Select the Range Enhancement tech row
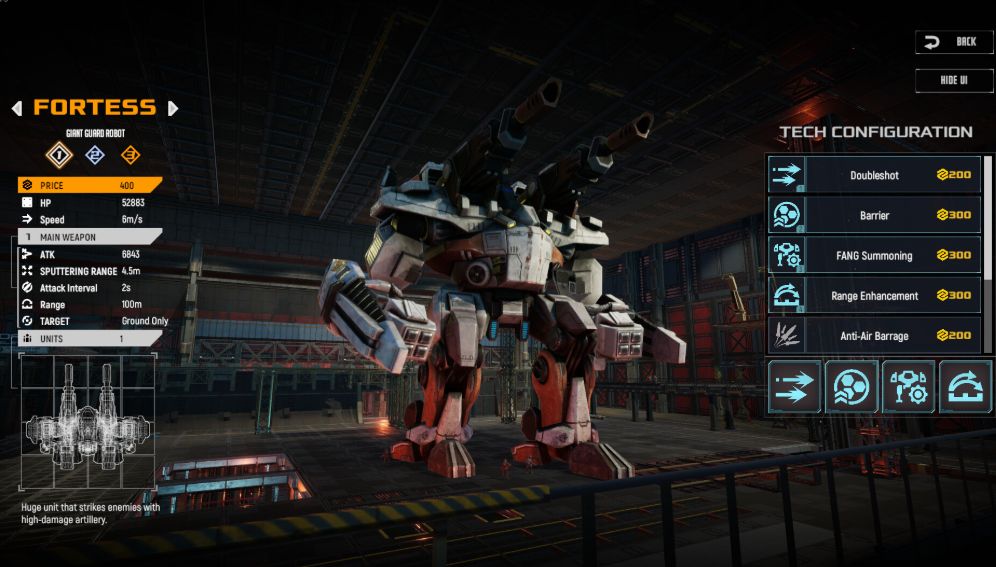This screenshot has height=567, width=996. click(874, 296)
